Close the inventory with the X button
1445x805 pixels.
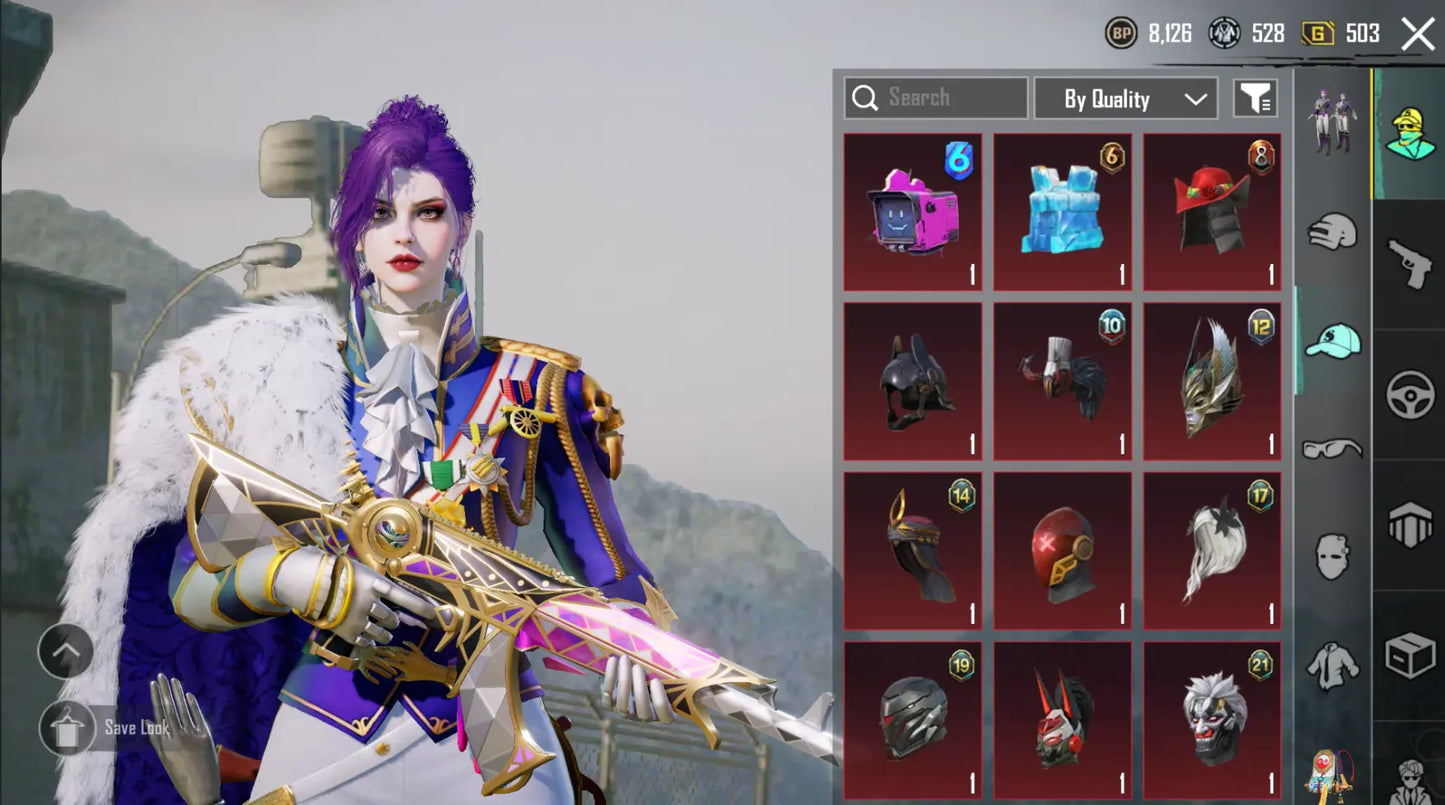pos(1418,34)
